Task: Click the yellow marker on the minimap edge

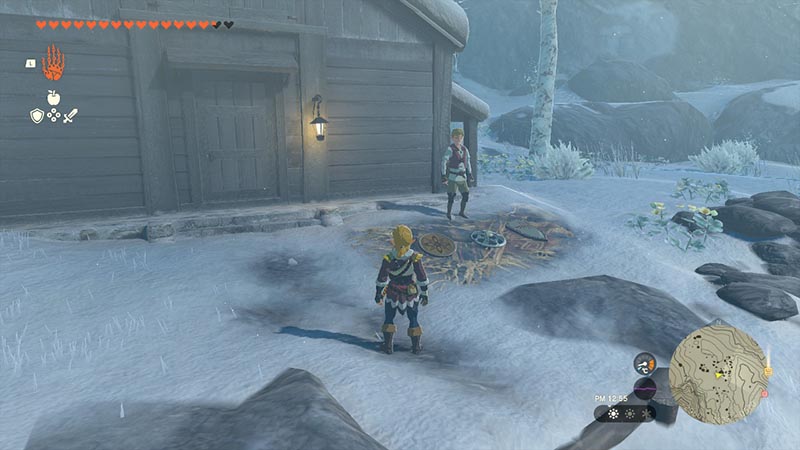Action: point(767,372)
